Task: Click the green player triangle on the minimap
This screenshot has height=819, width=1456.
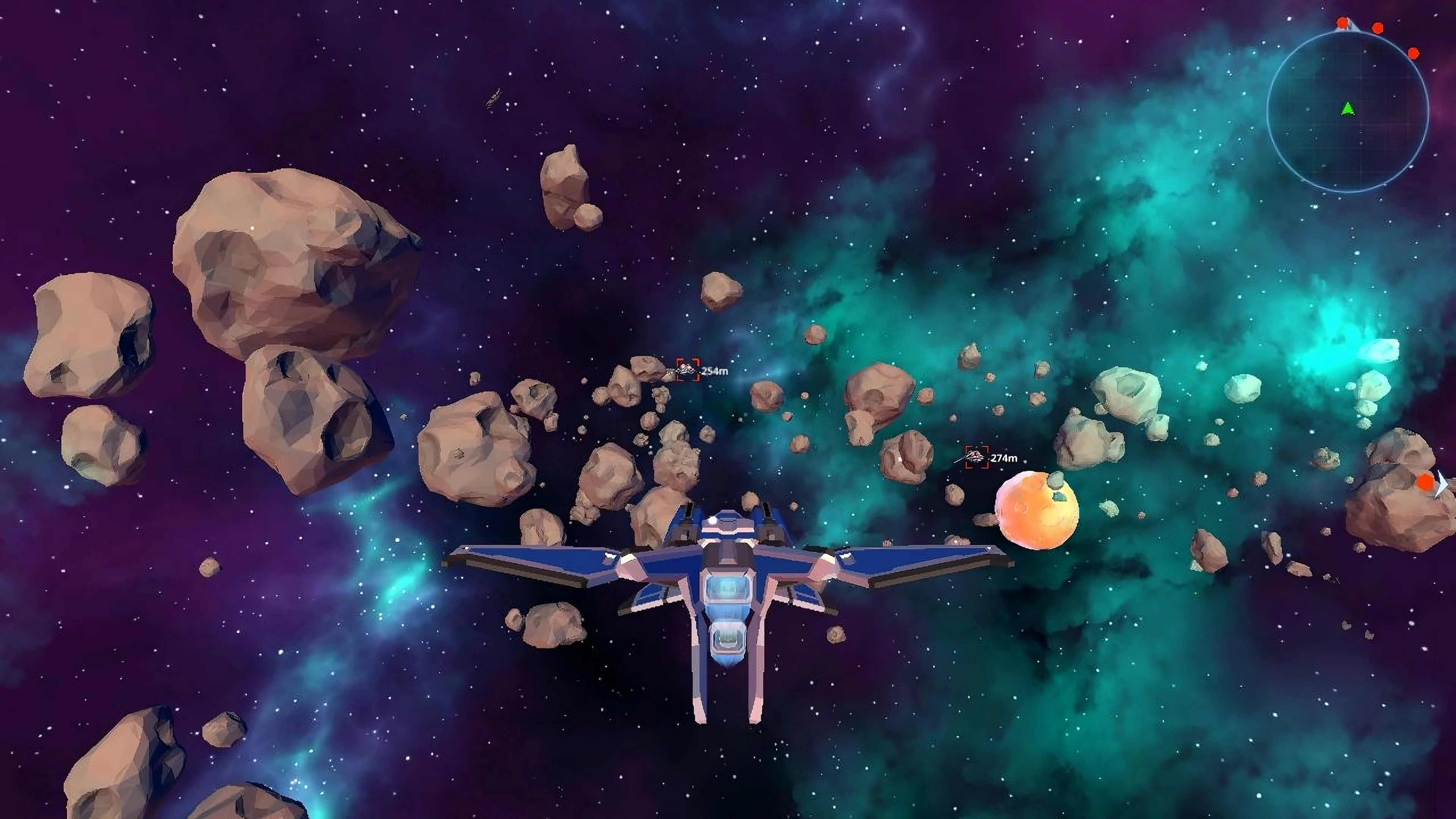Action: 1348,109
